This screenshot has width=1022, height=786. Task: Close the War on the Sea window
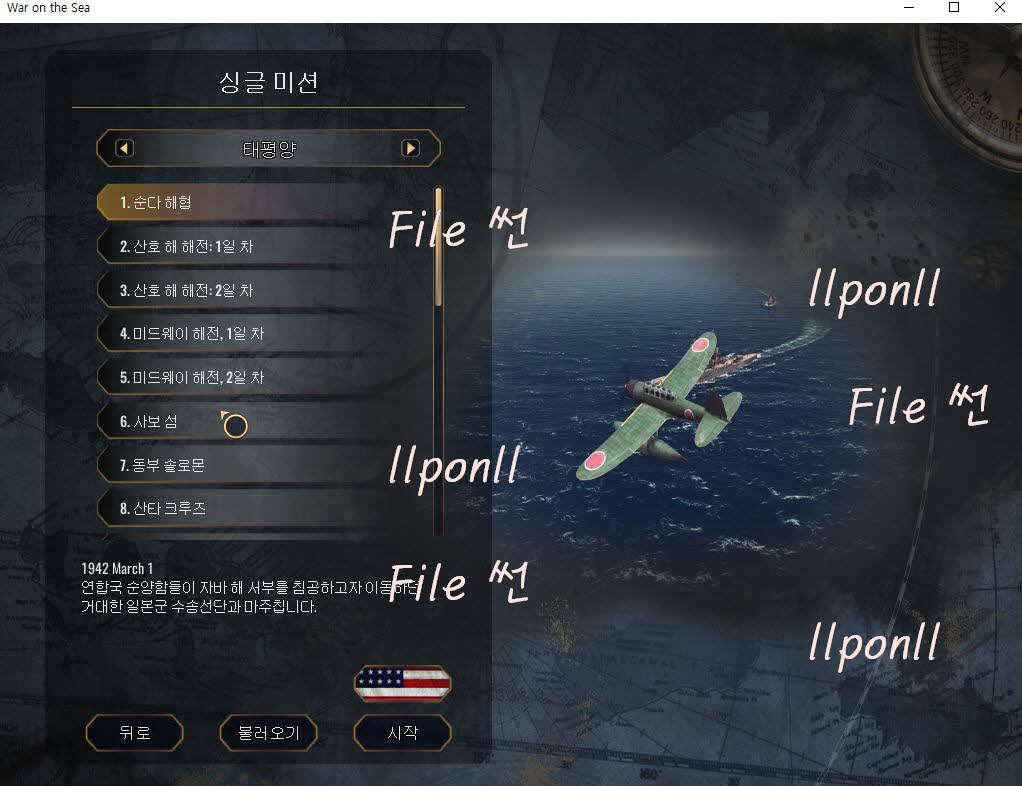(x=999, y=8)
